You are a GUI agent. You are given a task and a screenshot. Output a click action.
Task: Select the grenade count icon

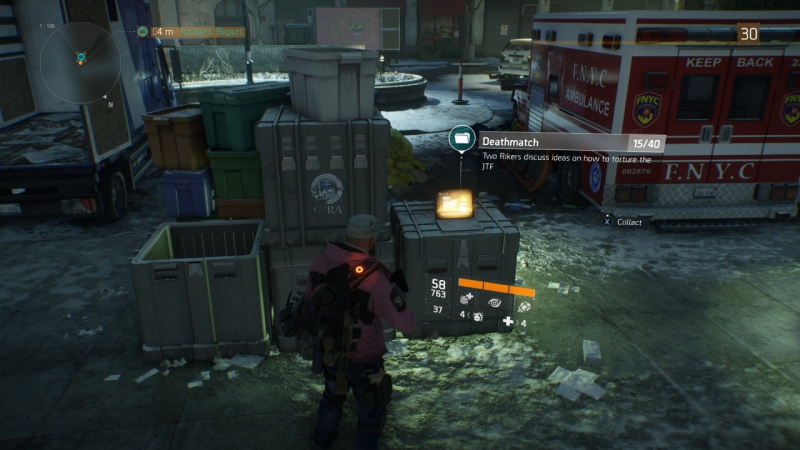[477, 316]
